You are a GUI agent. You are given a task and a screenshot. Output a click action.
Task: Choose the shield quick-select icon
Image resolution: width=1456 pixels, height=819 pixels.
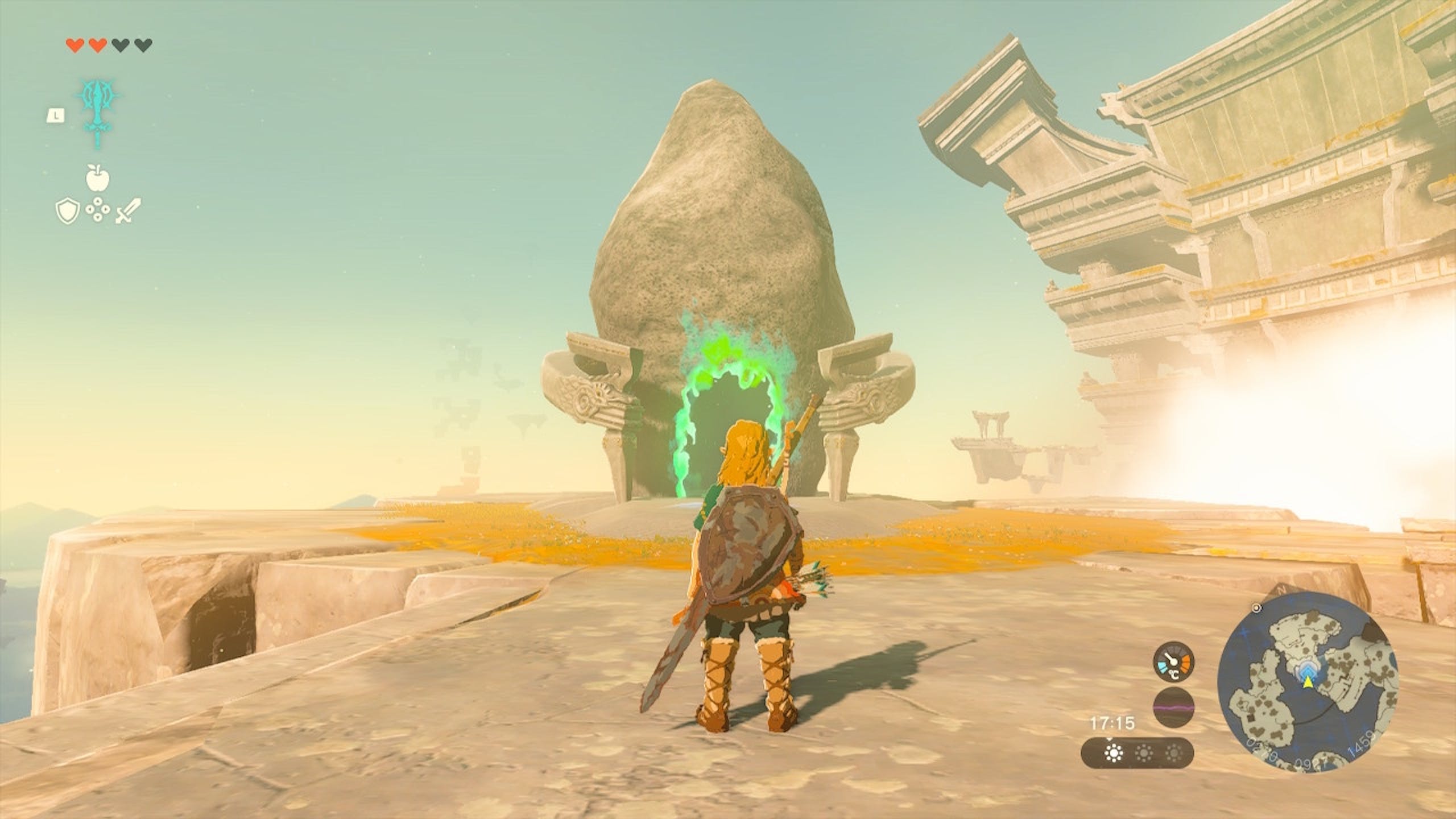point(67,212)
